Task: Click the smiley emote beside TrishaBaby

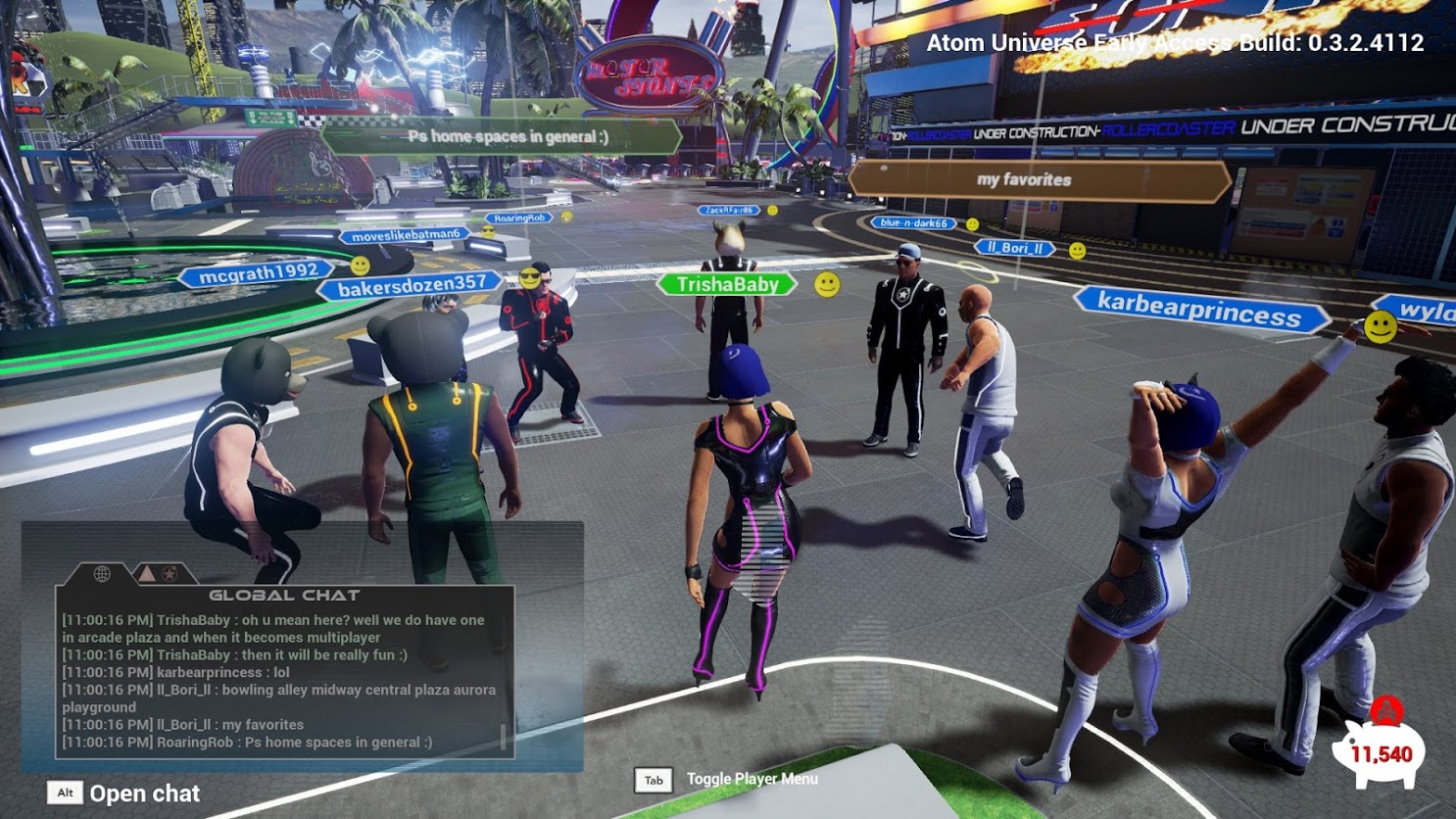Action: (828, 284)
